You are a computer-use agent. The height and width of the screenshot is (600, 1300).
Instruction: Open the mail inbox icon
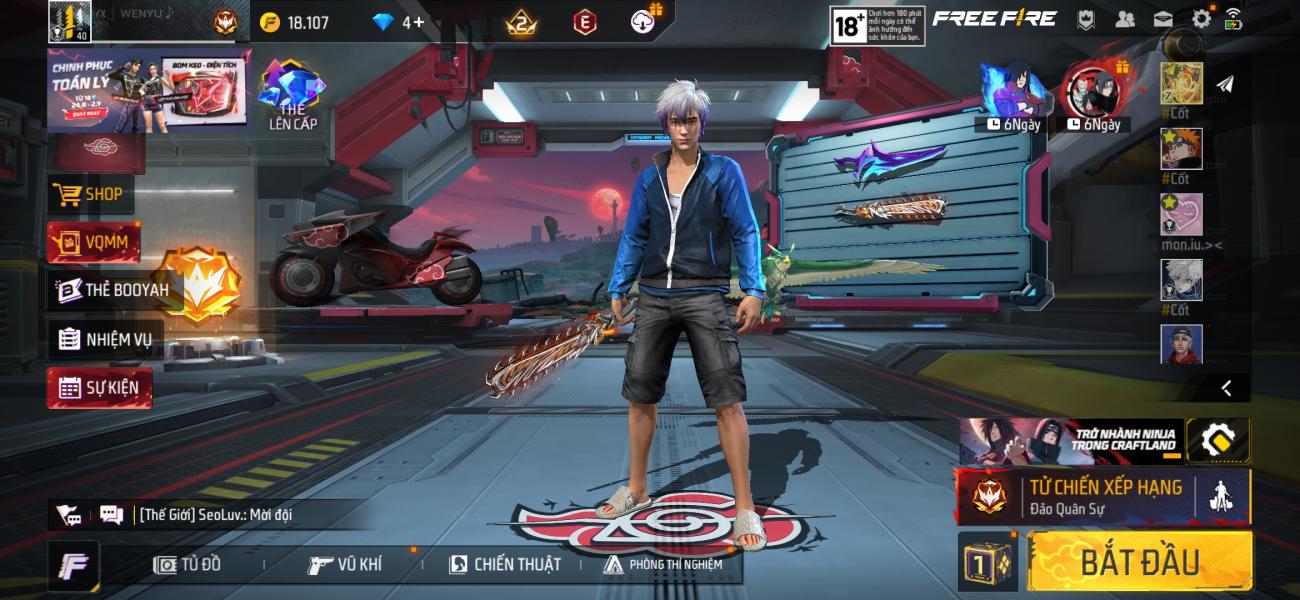tap(1163, 19)
